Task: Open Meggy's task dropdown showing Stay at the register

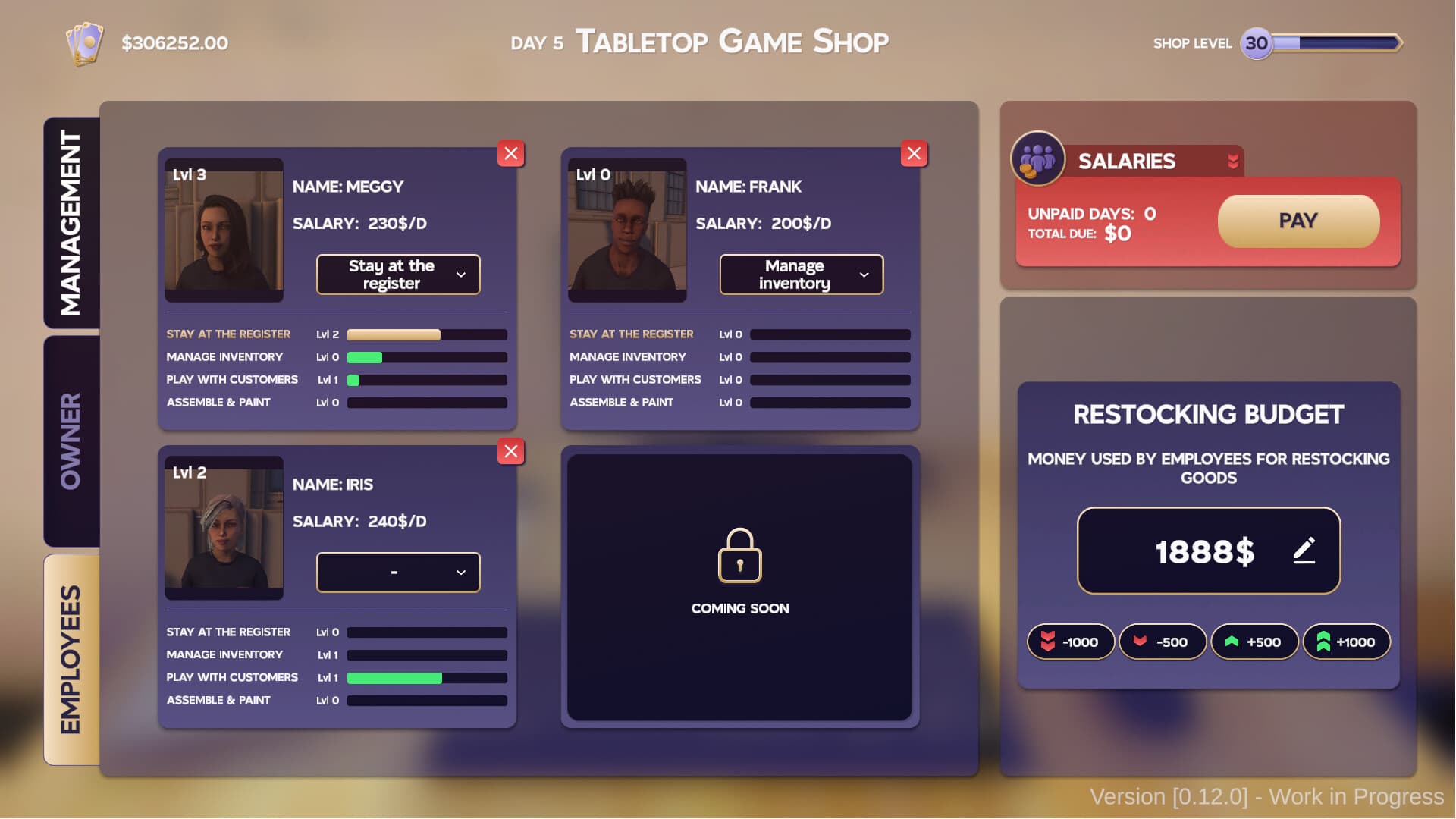Action: [398, 275]
